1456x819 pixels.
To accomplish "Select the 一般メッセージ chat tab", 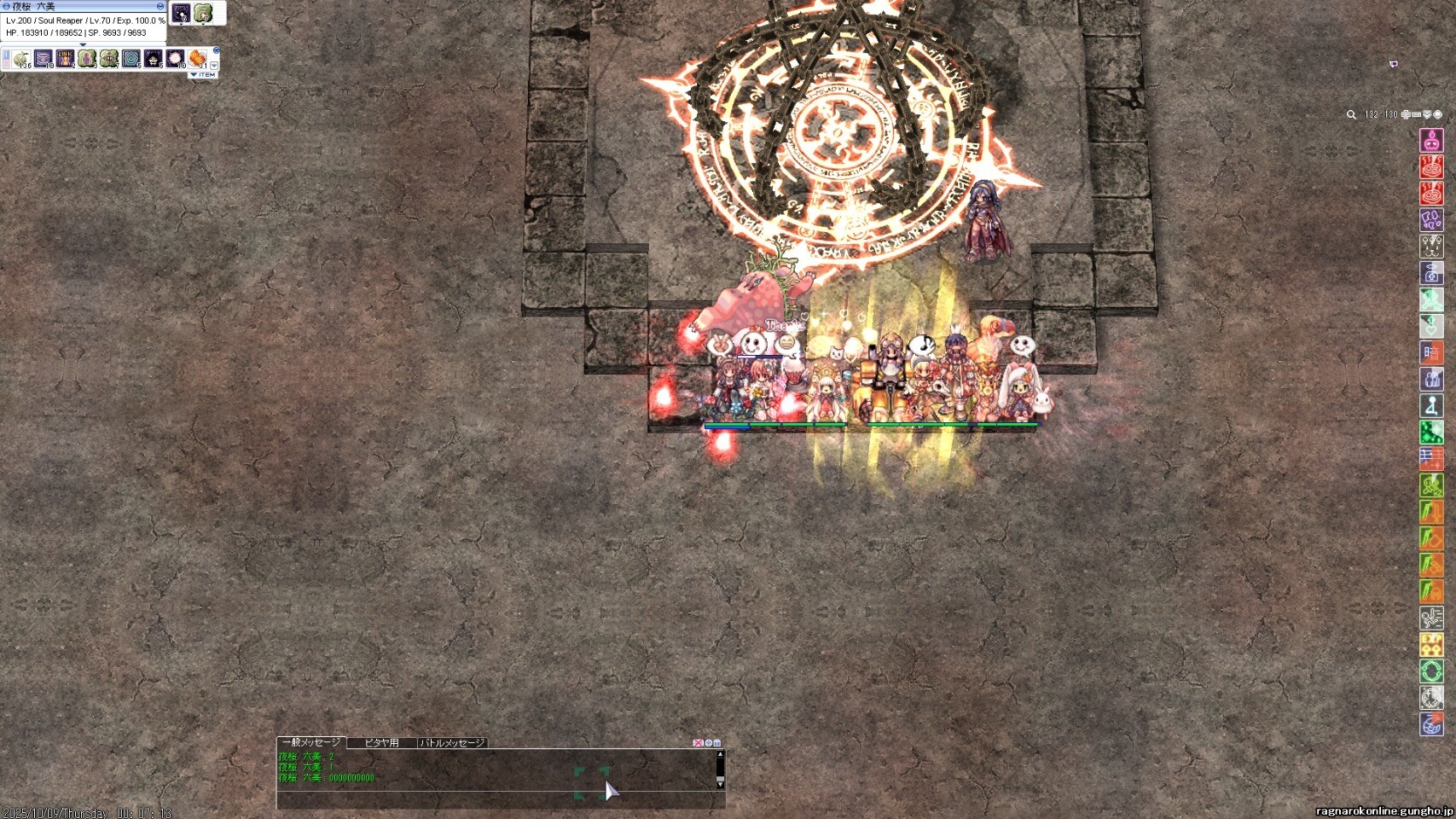I will pyautogui.click(x=311, y=743).
